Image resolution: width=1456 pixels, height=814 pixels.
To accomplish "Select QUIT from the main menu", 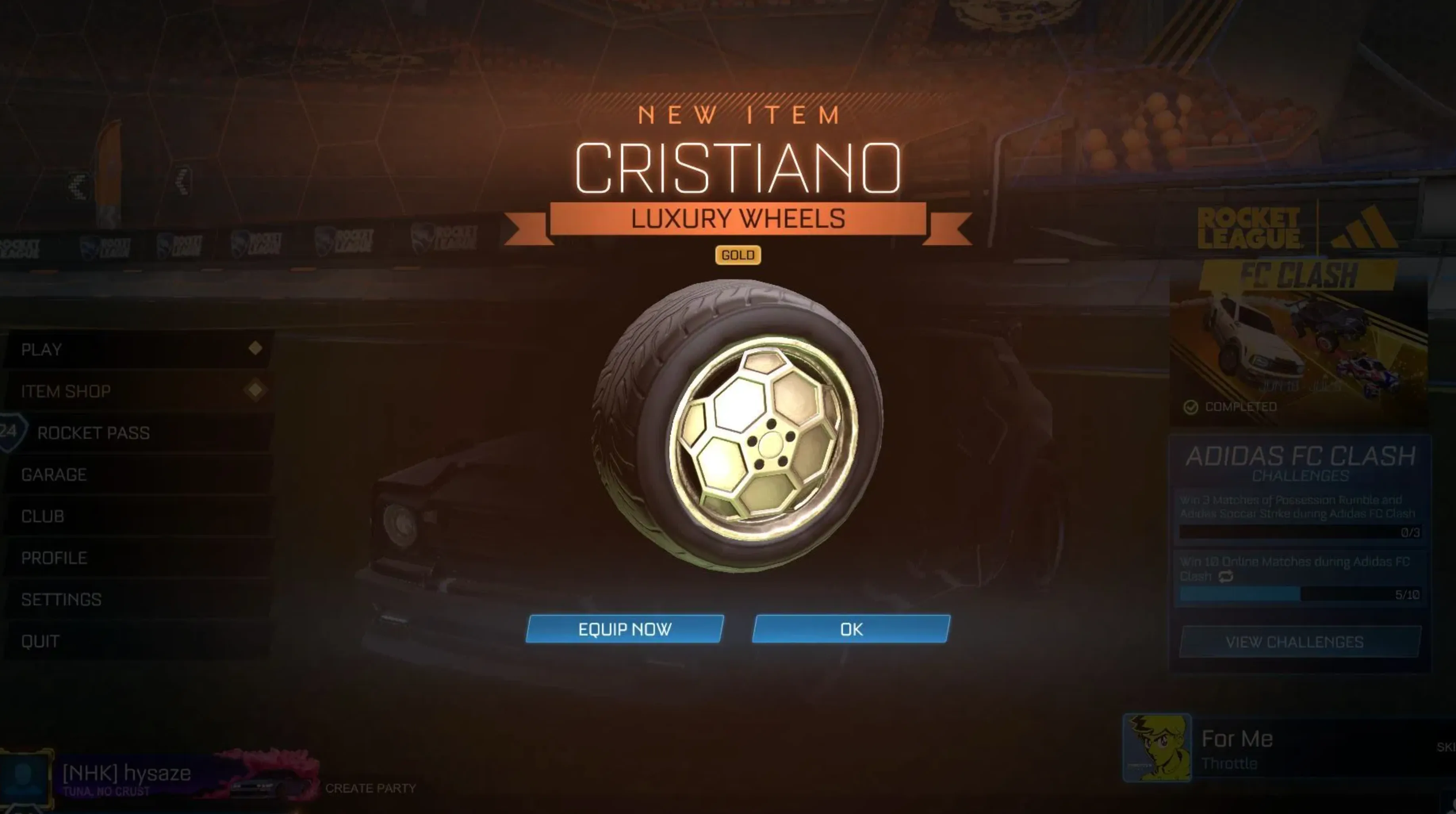I will 38,641.
